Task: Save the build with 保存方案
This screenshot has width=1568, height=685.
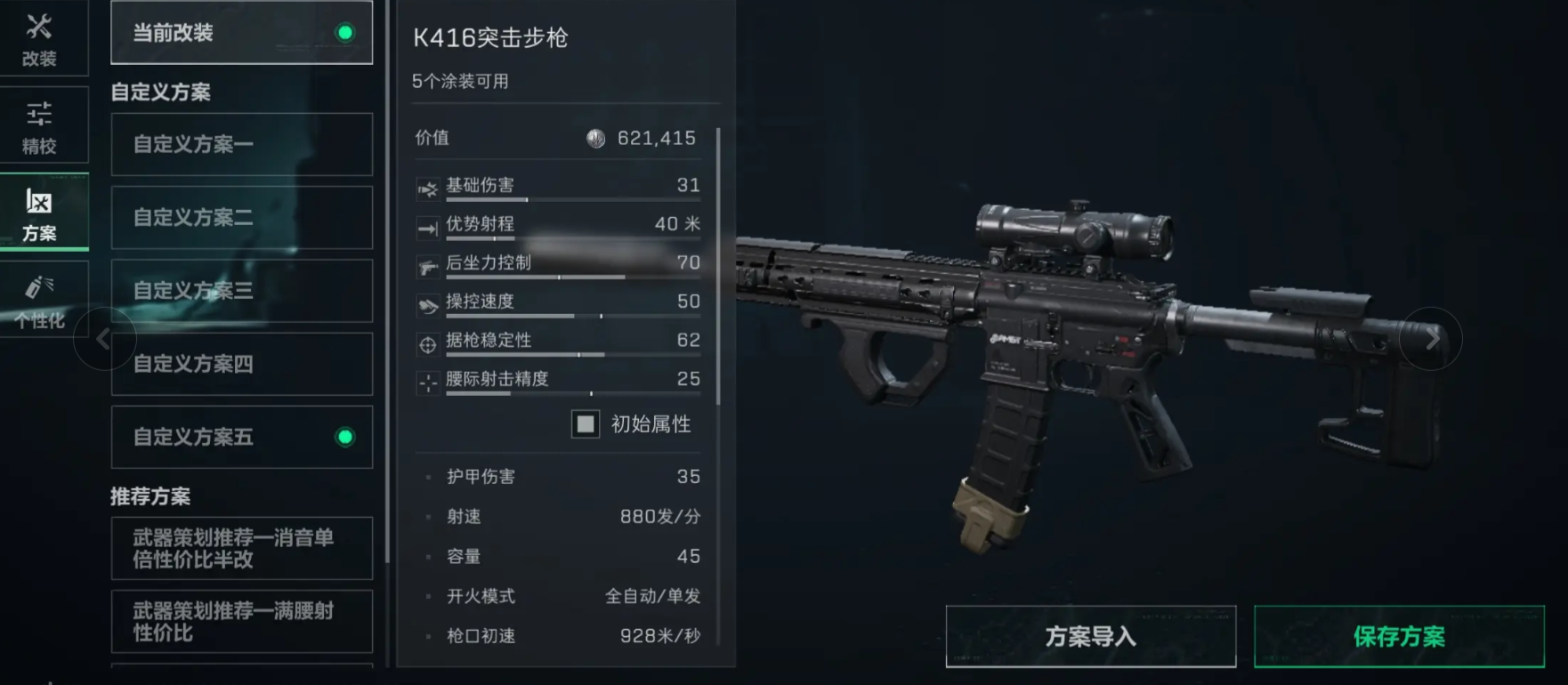Action: [1398, 636]
